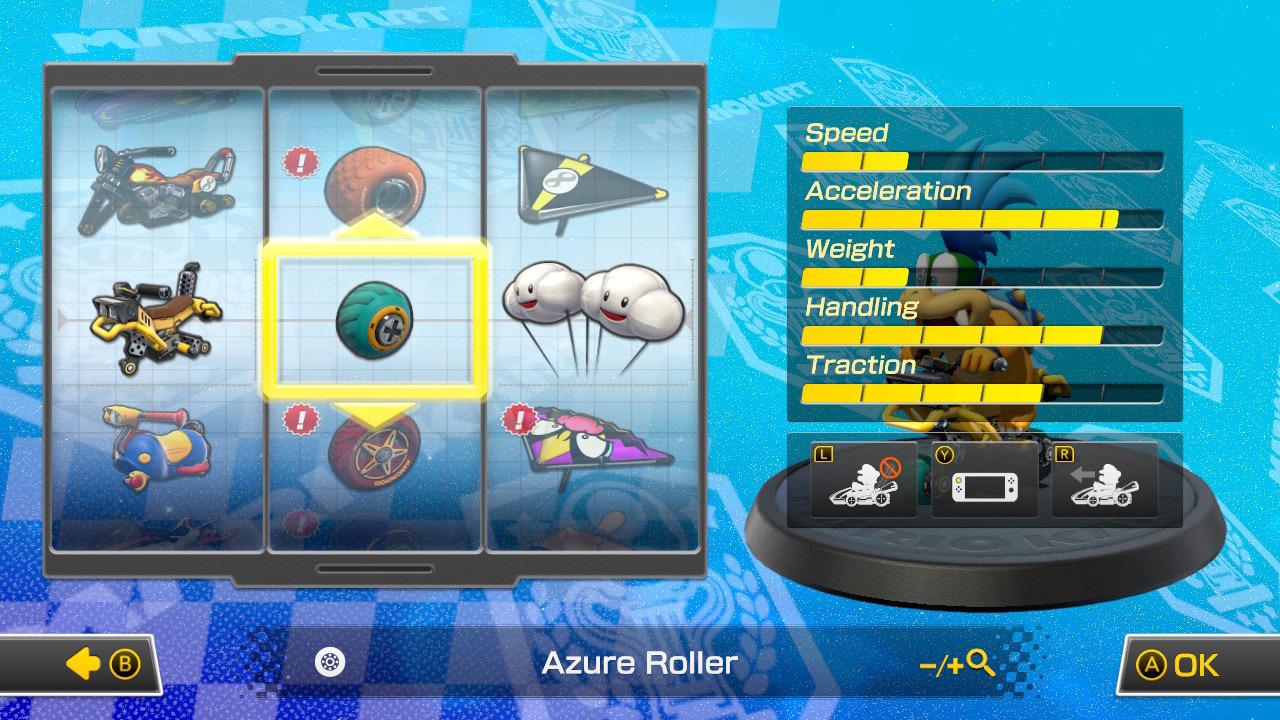Select the red racing tire below
Image resolution: width=1280 pixels, height=720 pixels.
(375, 455)
